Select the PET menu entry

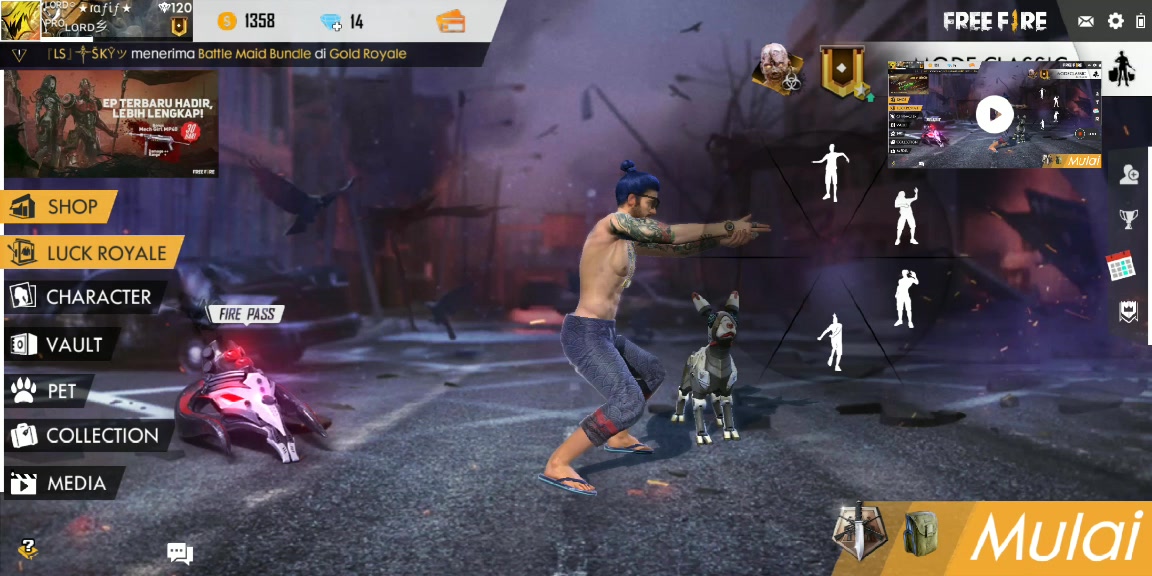click(50, 391)
